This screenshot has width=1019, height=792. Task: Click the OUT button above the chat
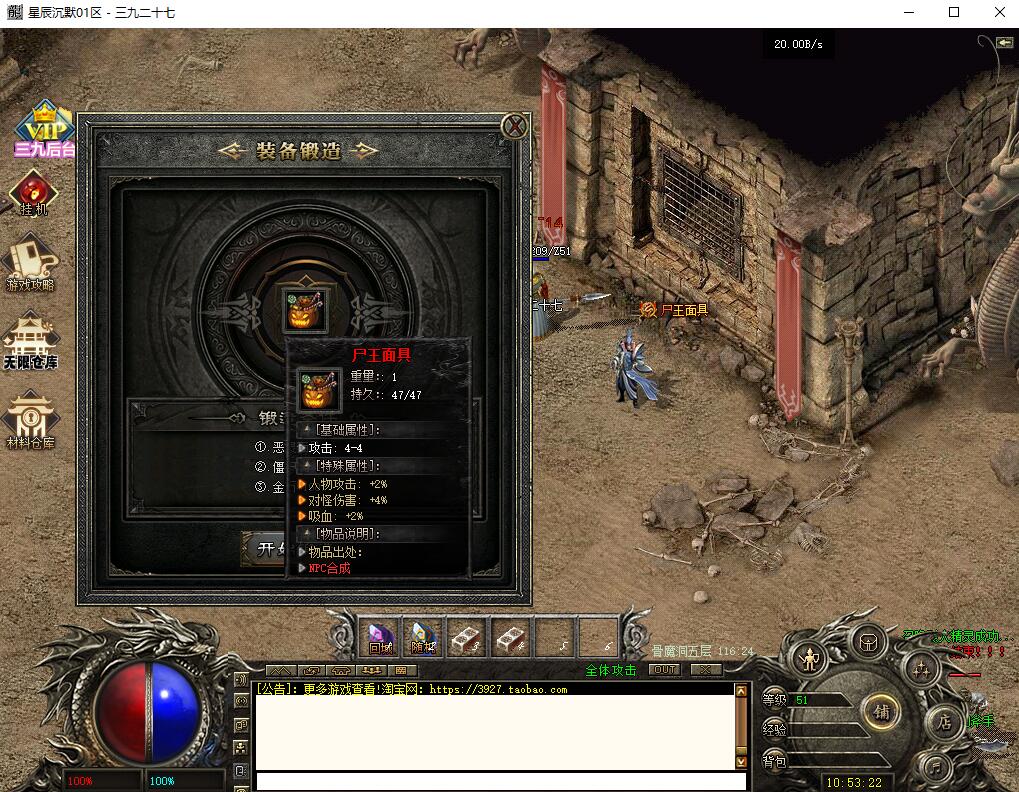(664, 670)
